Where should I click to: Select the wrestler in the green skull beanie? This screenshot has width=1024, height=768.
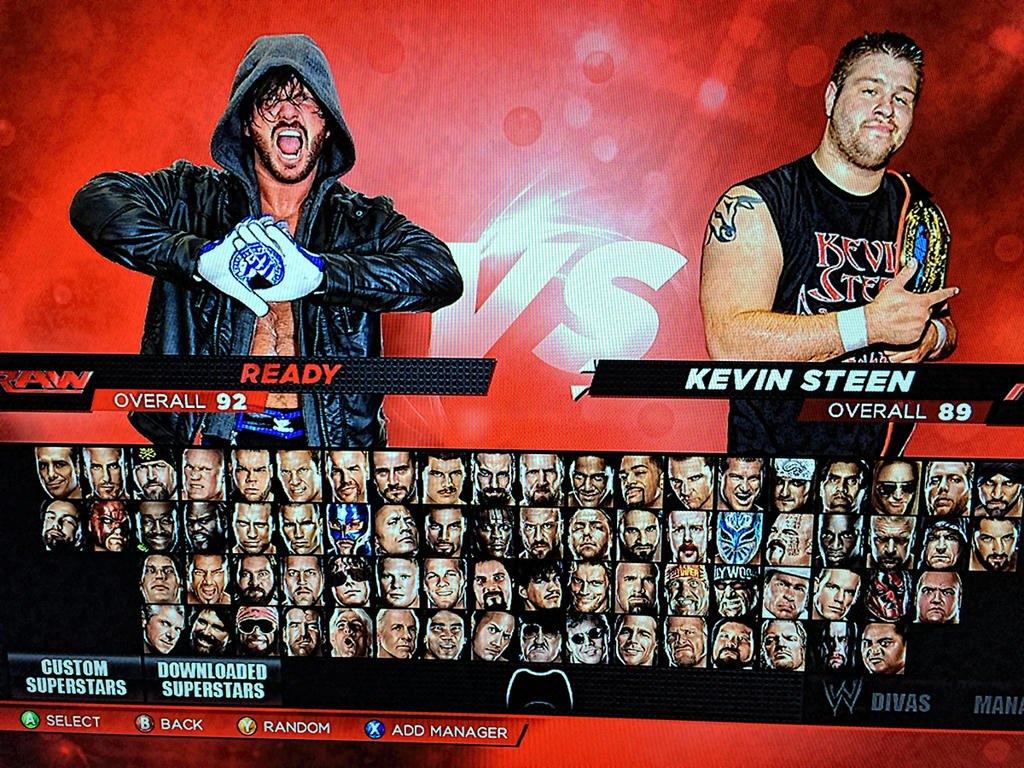(x=155, y=474)
